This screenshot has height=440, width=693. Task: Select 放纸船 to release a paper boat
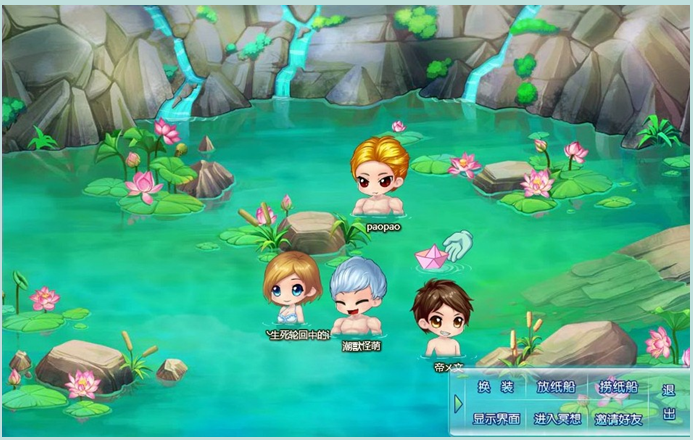pos(556,388)
